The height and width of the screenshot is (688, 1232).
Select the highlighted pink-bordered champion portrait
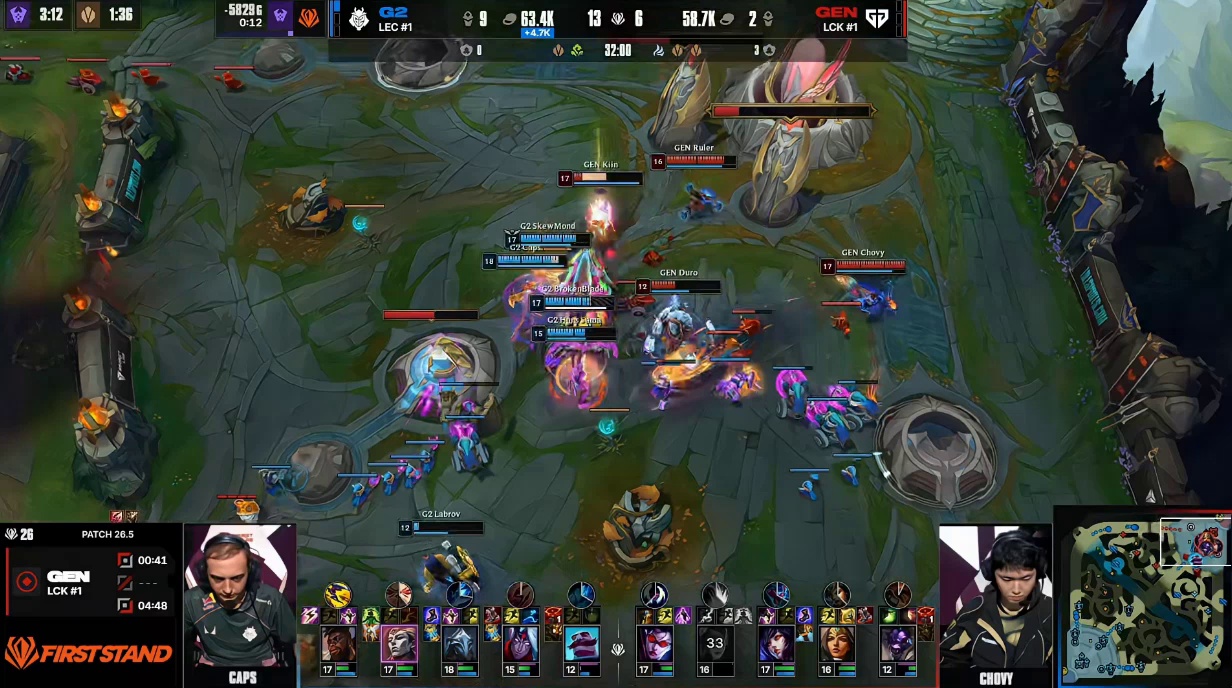pyautogui.click(x=399, y=644)
